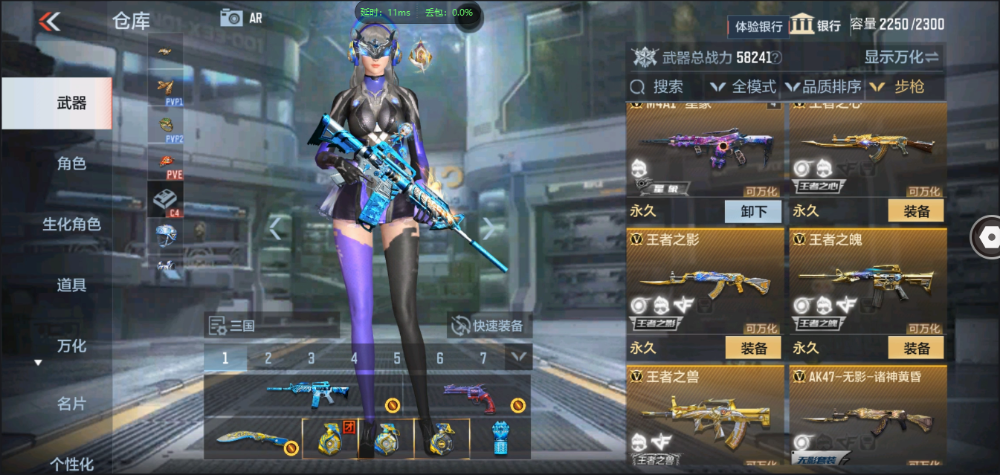Screen dimensions: 1000x475
Task: Switch to the 角色 category
Action: [71, 163]
